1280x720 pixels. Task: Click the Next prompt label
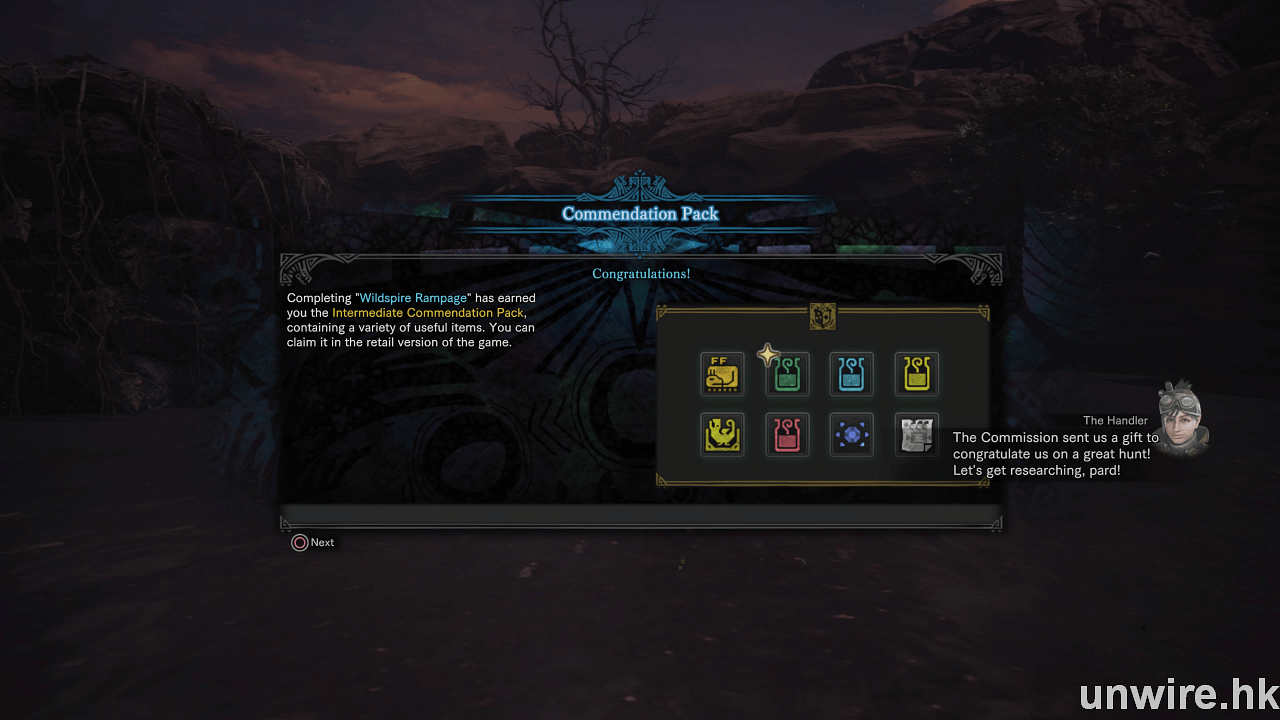[322, 542]
